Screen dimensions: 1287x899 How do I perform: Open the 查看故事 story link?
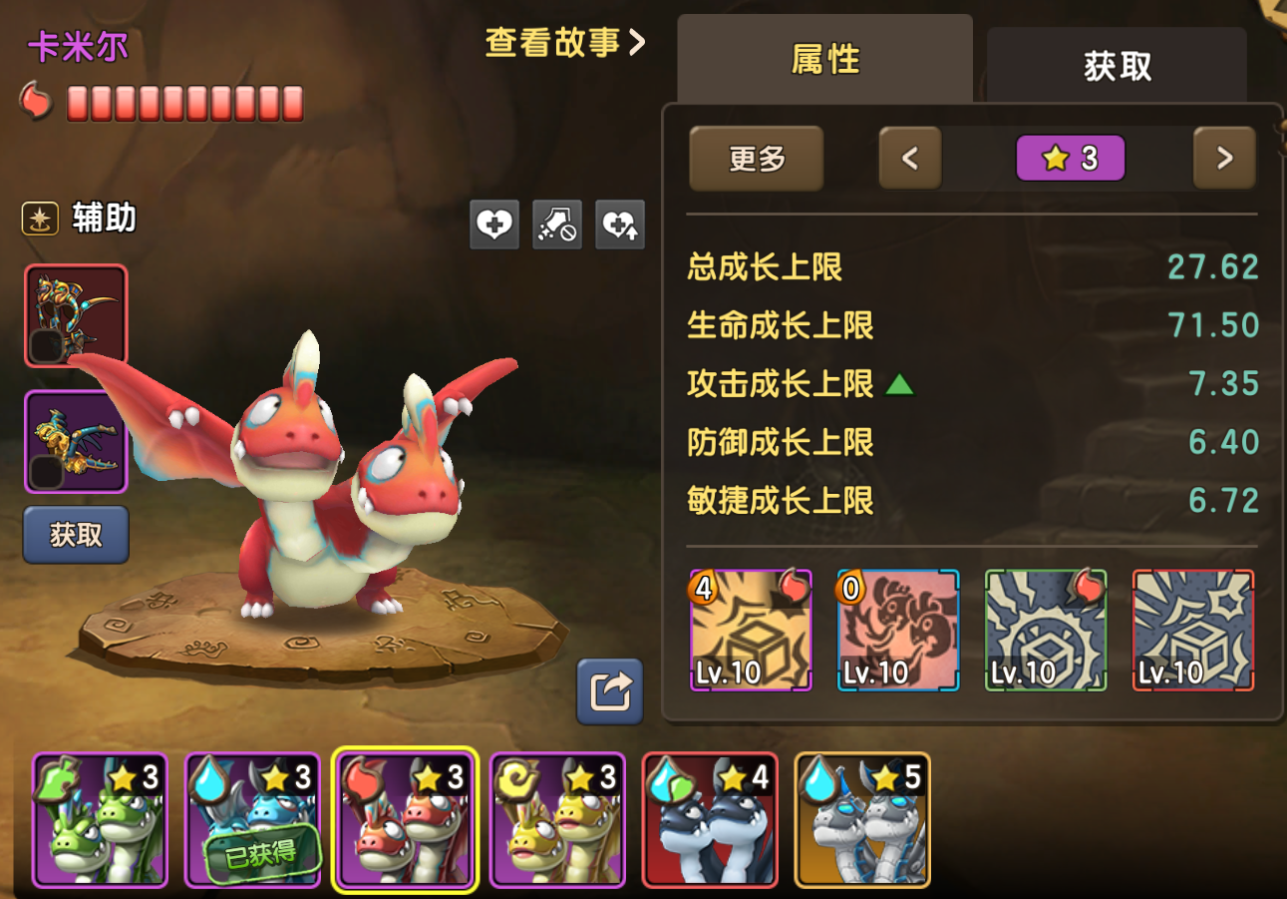[565, 43]
